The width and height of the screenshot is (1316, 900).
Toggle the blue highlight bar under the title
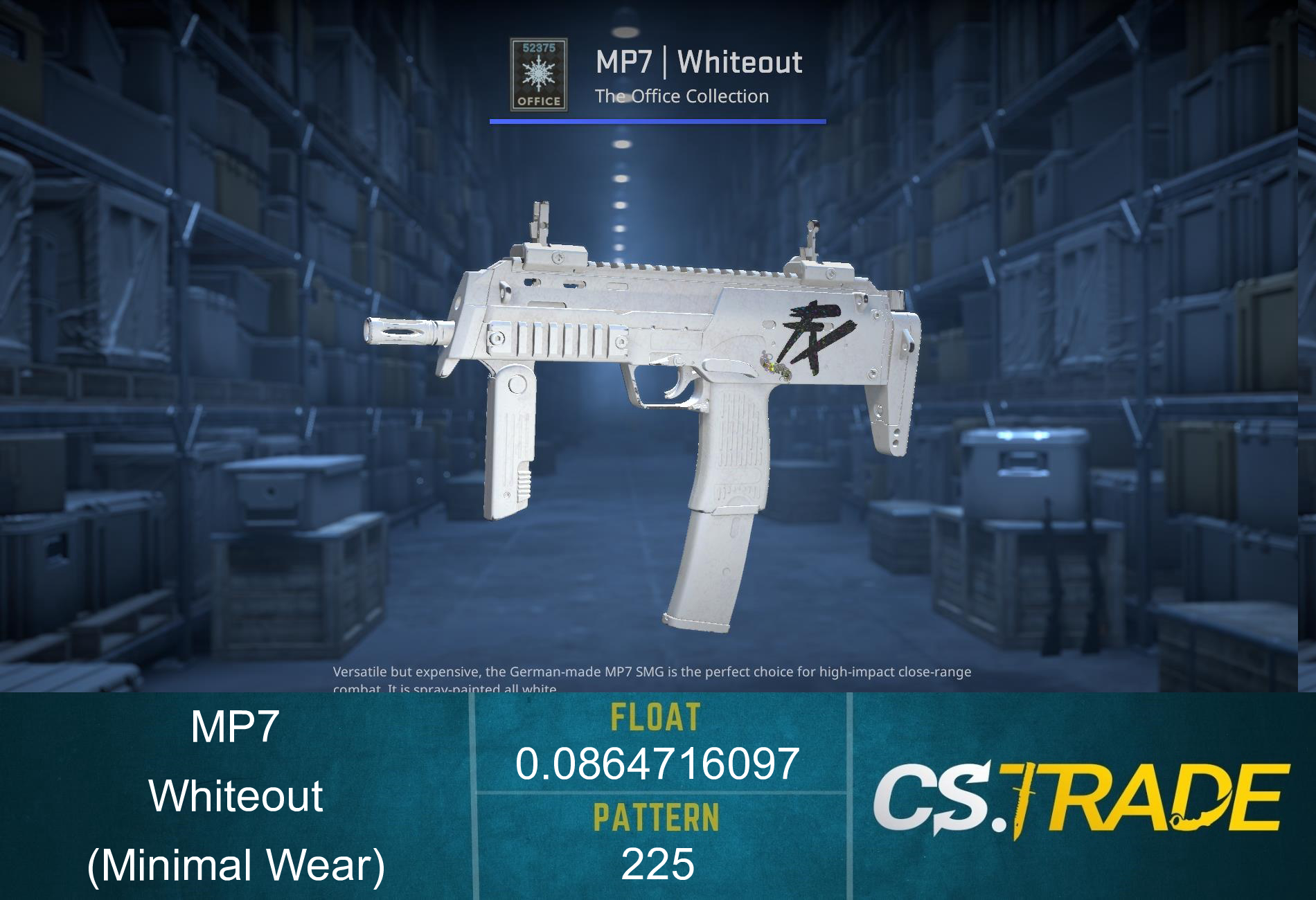pyautogui.click(x=658, y=123)
